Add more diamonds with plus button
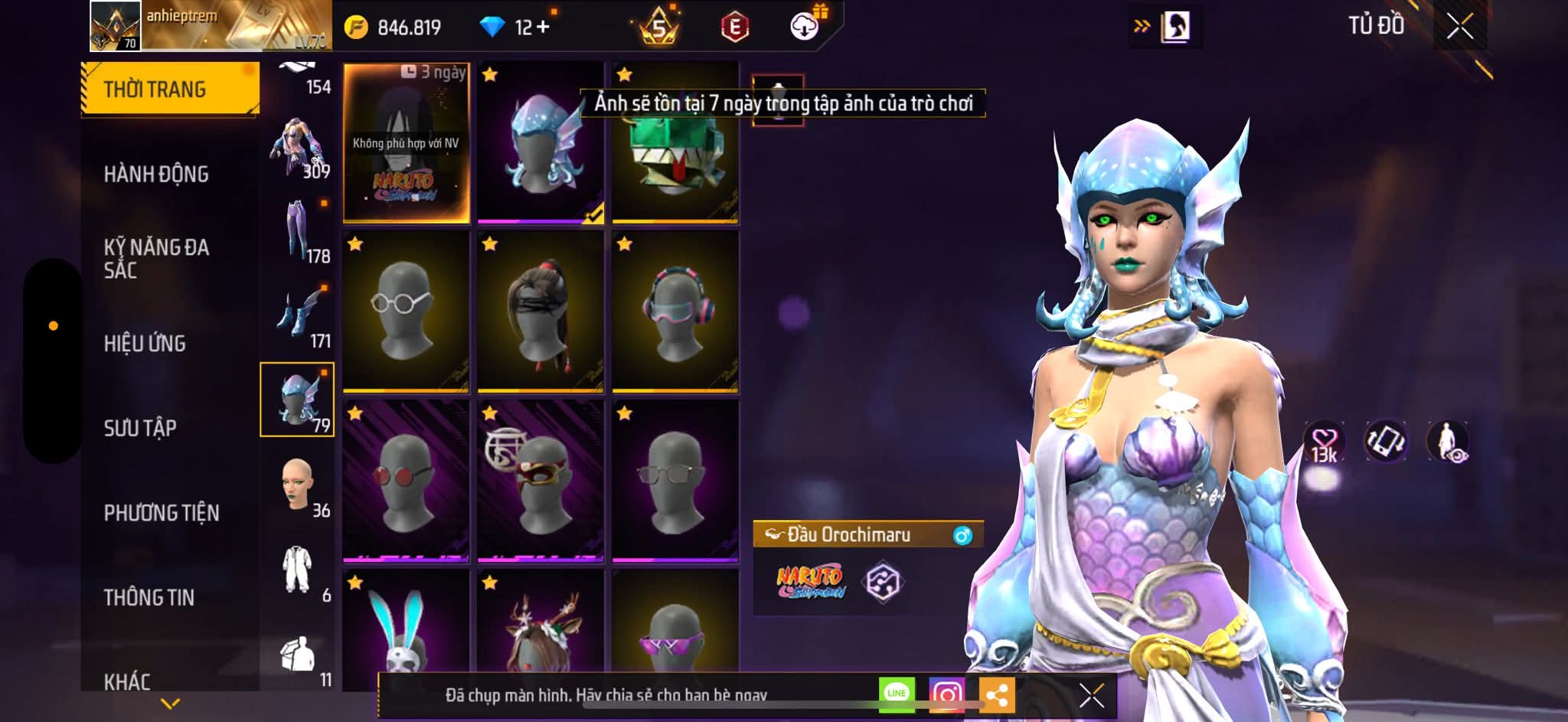This screenshot has height=722, width=1568. (x=543, y=27)
